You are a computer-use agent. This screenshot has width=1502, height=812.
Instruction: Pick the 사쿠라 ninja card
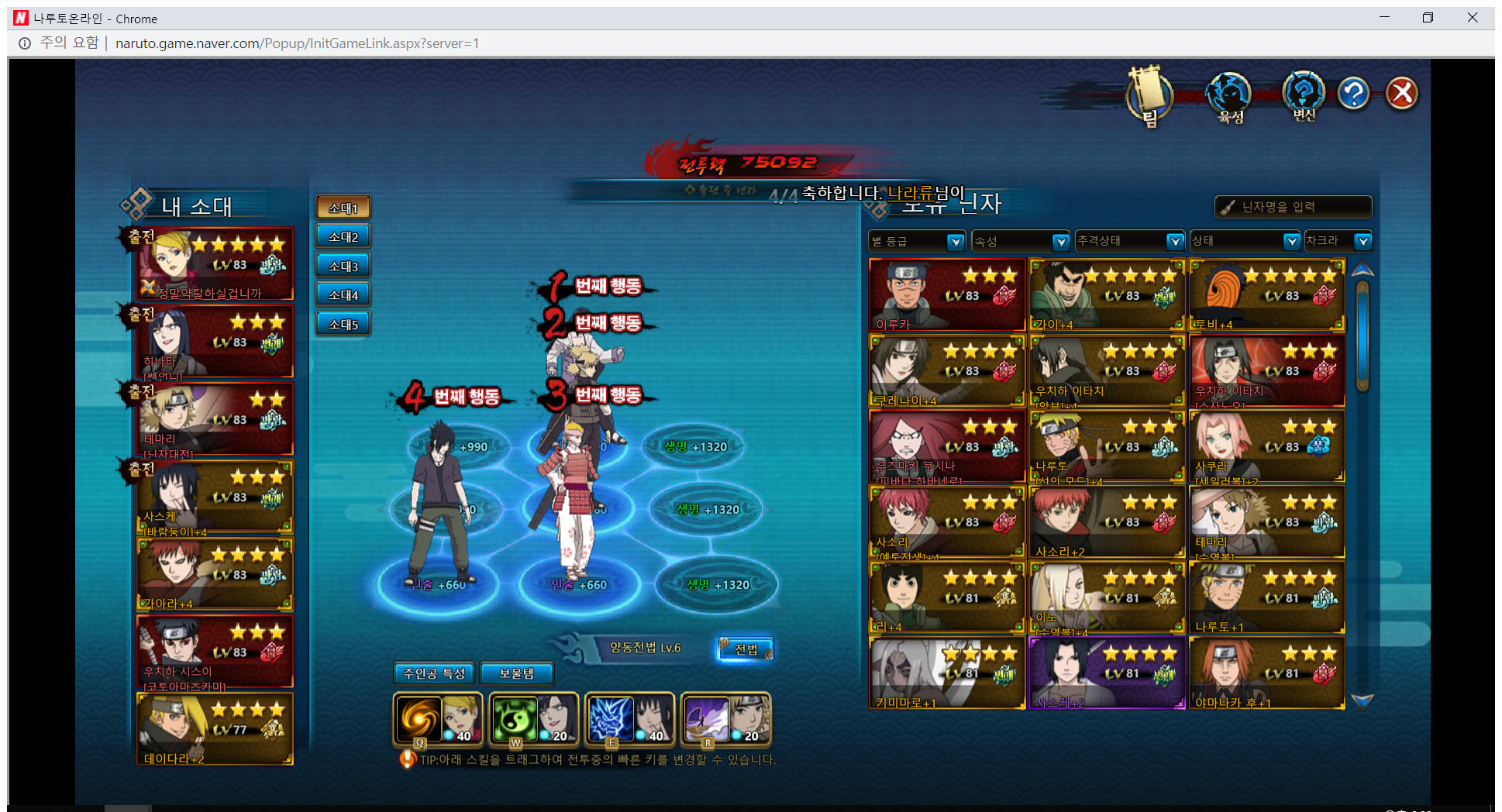[x=1266, y=446]
